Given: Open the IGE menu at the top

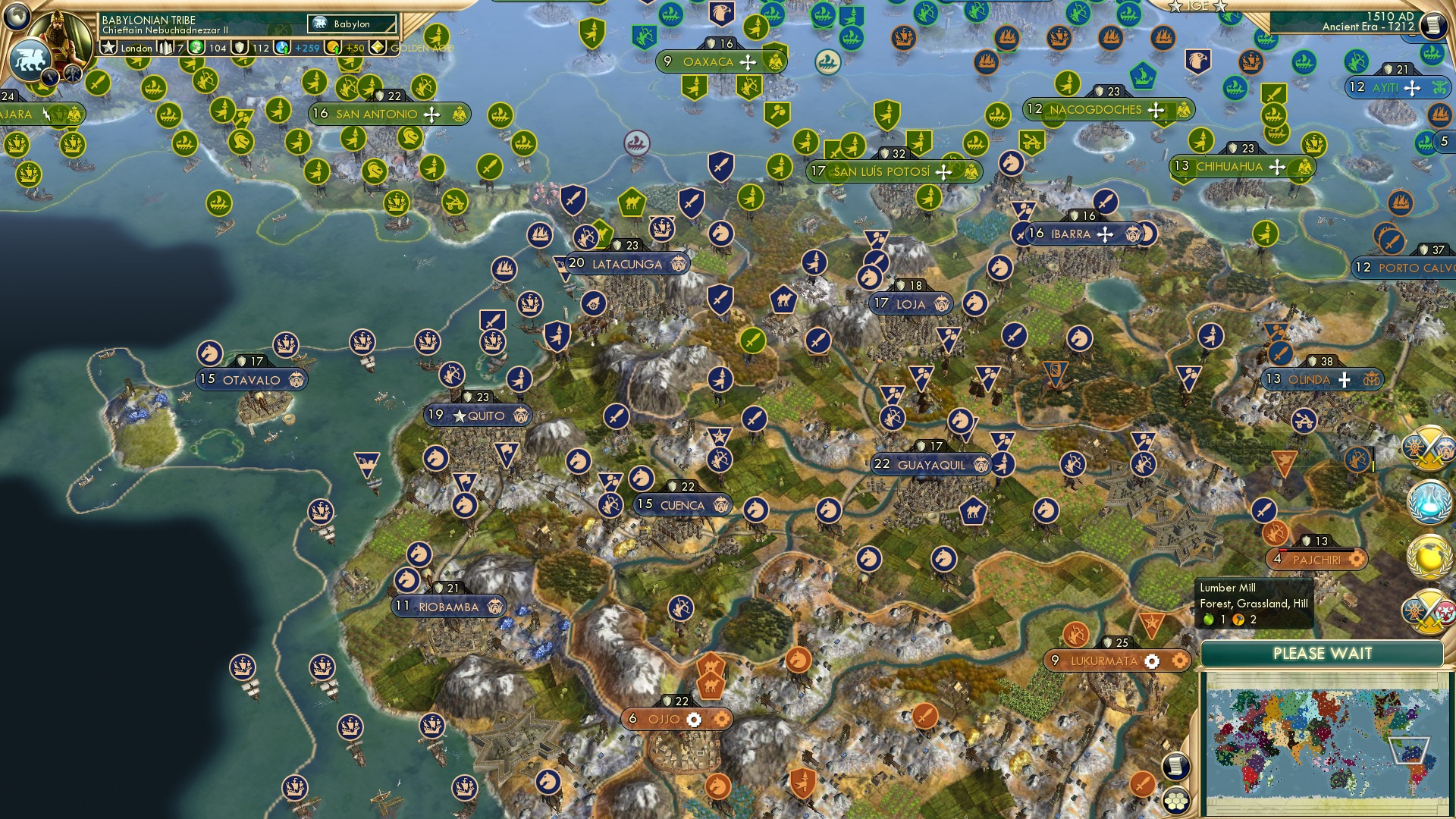Looking at the screenshot, I should (x=1198, y=6).
